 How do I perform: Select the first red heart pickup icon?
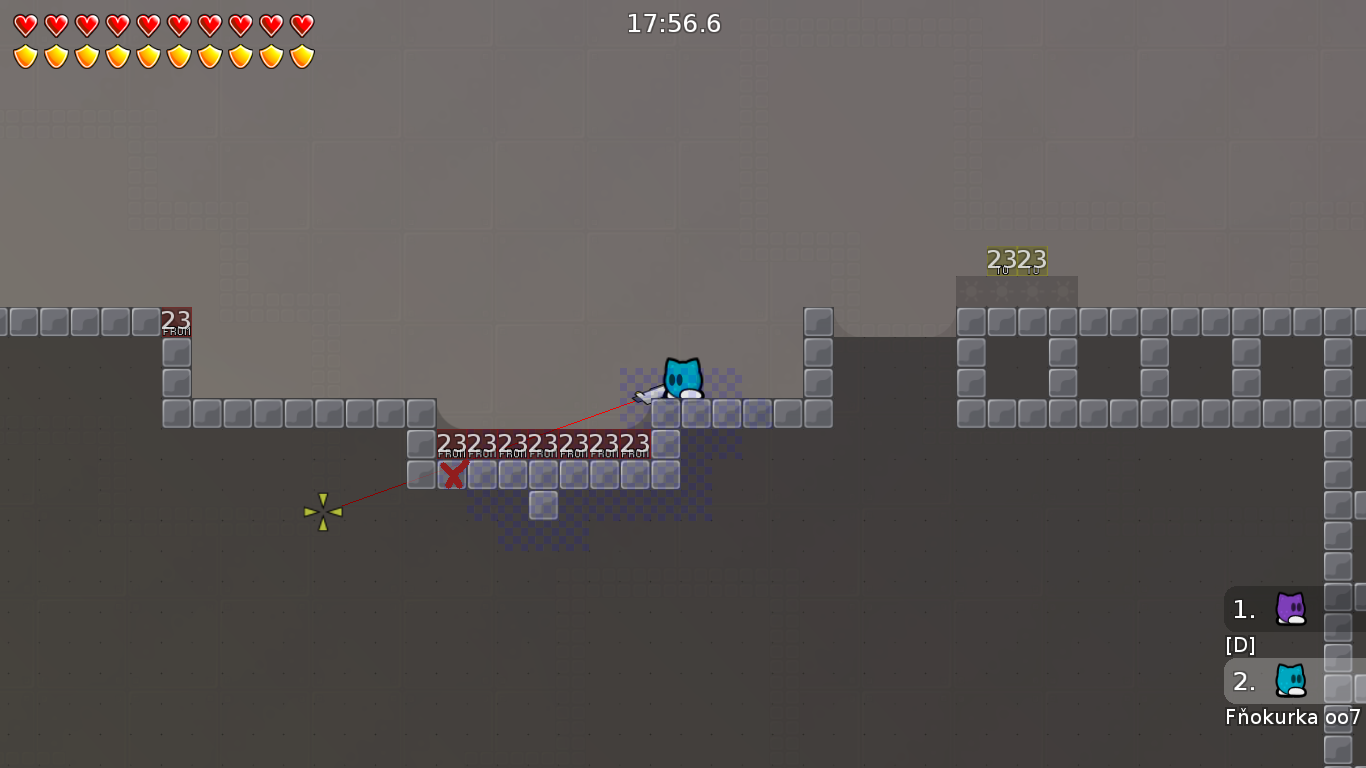point(26,24)
